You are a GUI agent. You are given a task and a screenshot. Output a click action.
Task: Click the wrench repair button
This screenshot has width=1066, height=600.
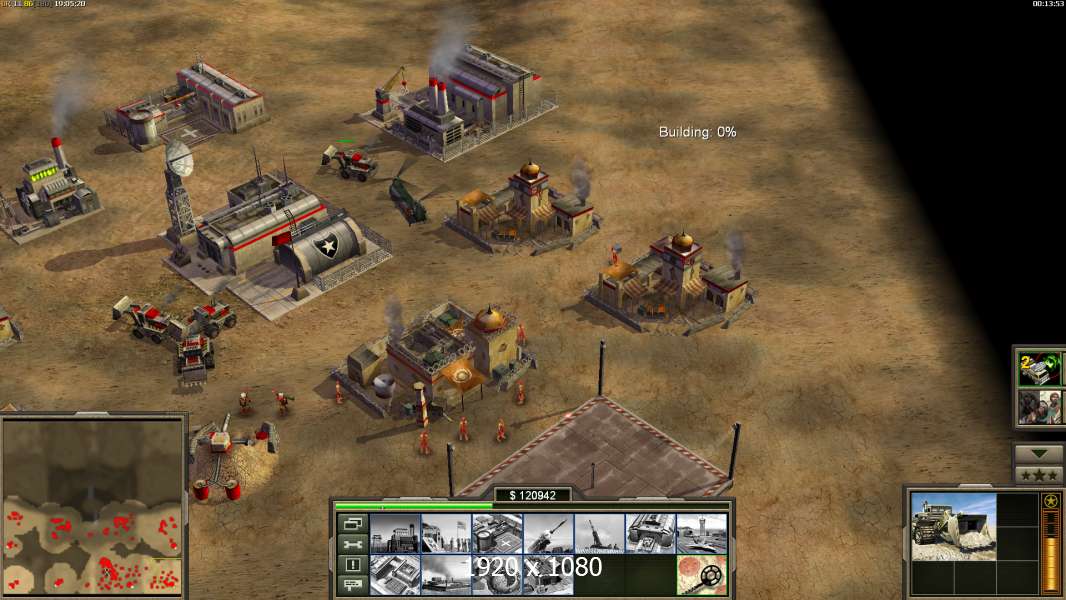(352, 544)
